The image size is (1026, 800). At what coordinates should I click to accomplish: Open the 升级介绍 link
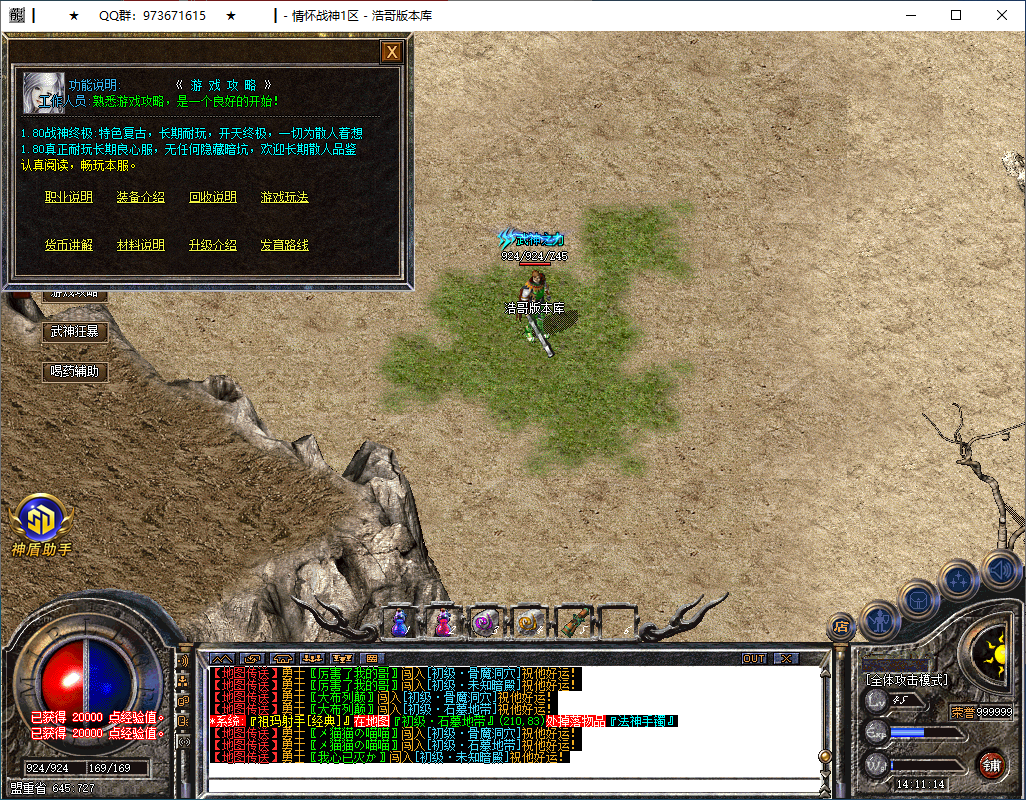tap(213, 245)
